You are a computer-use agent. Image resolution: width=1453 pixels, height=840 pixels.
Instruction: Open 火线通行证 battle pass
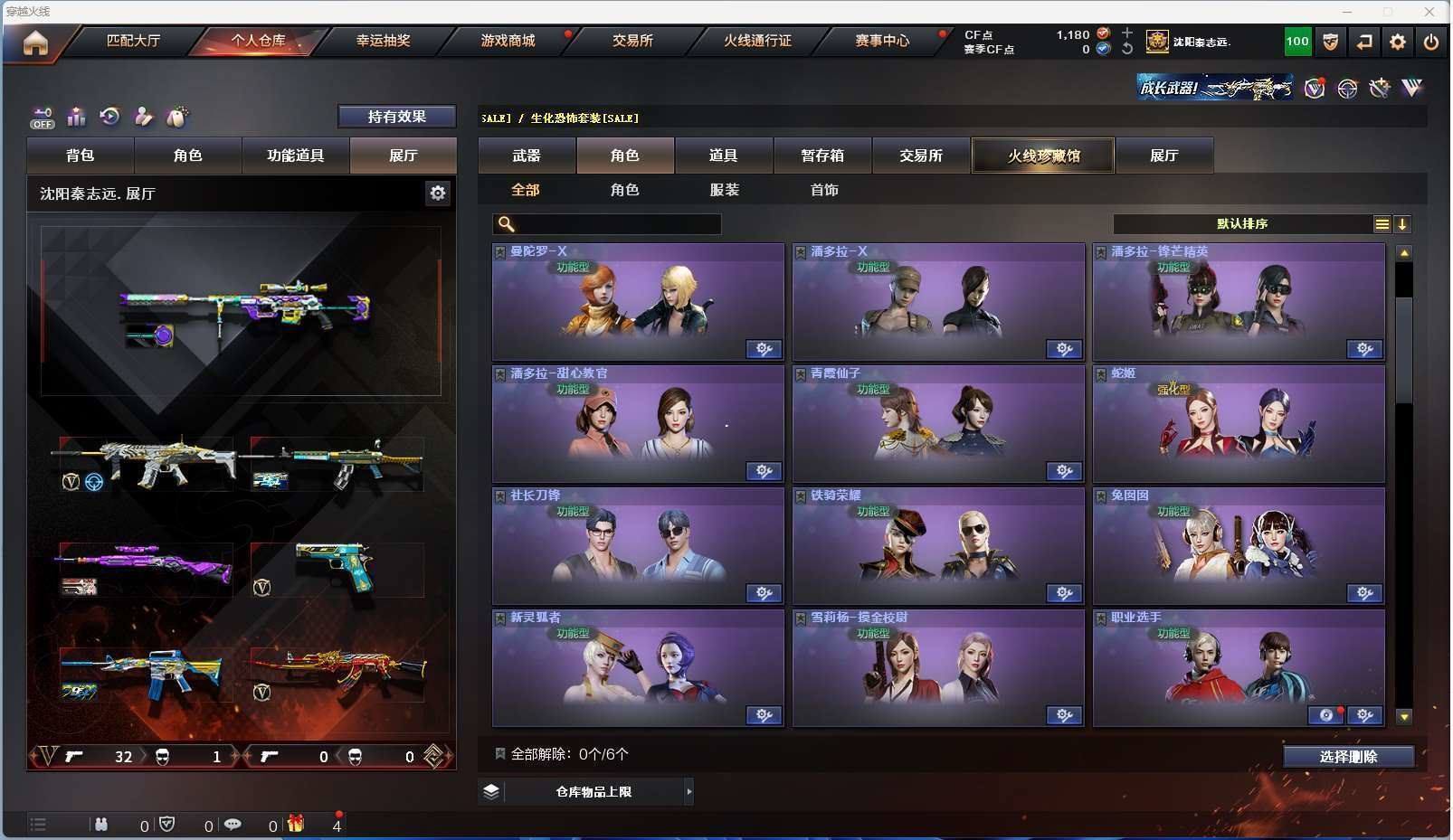pyautogui.click(x=757, y=41)
